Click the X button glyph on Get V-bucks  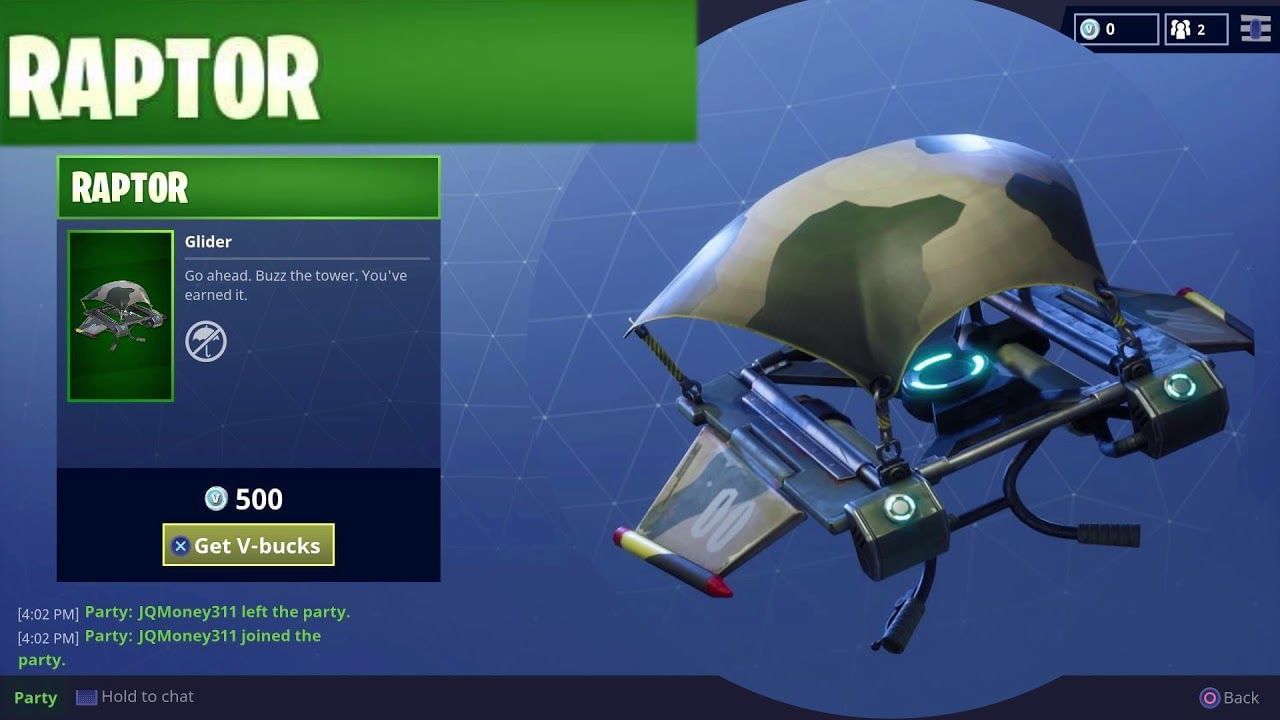pyautogui.click(x=180, y=545)
